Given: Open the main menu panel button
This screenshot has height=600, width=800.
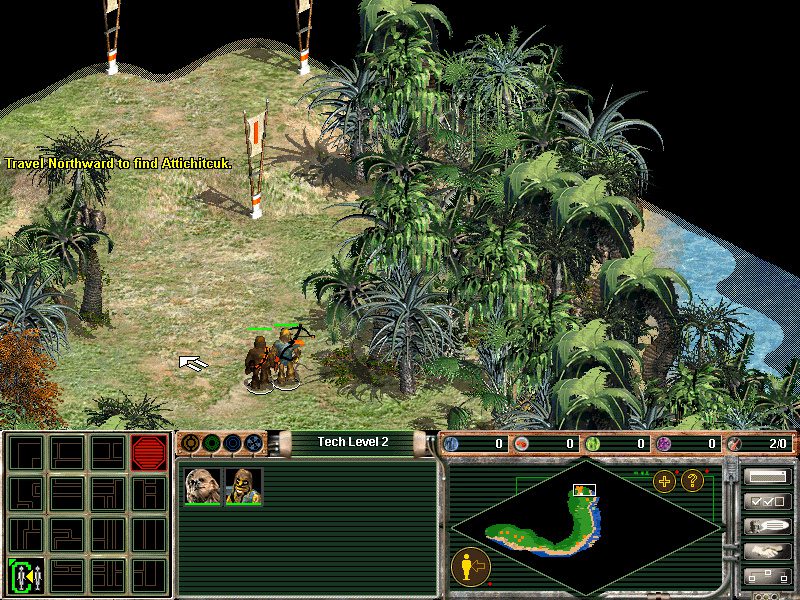Looking at the screenshot, I should pos(767,477).
